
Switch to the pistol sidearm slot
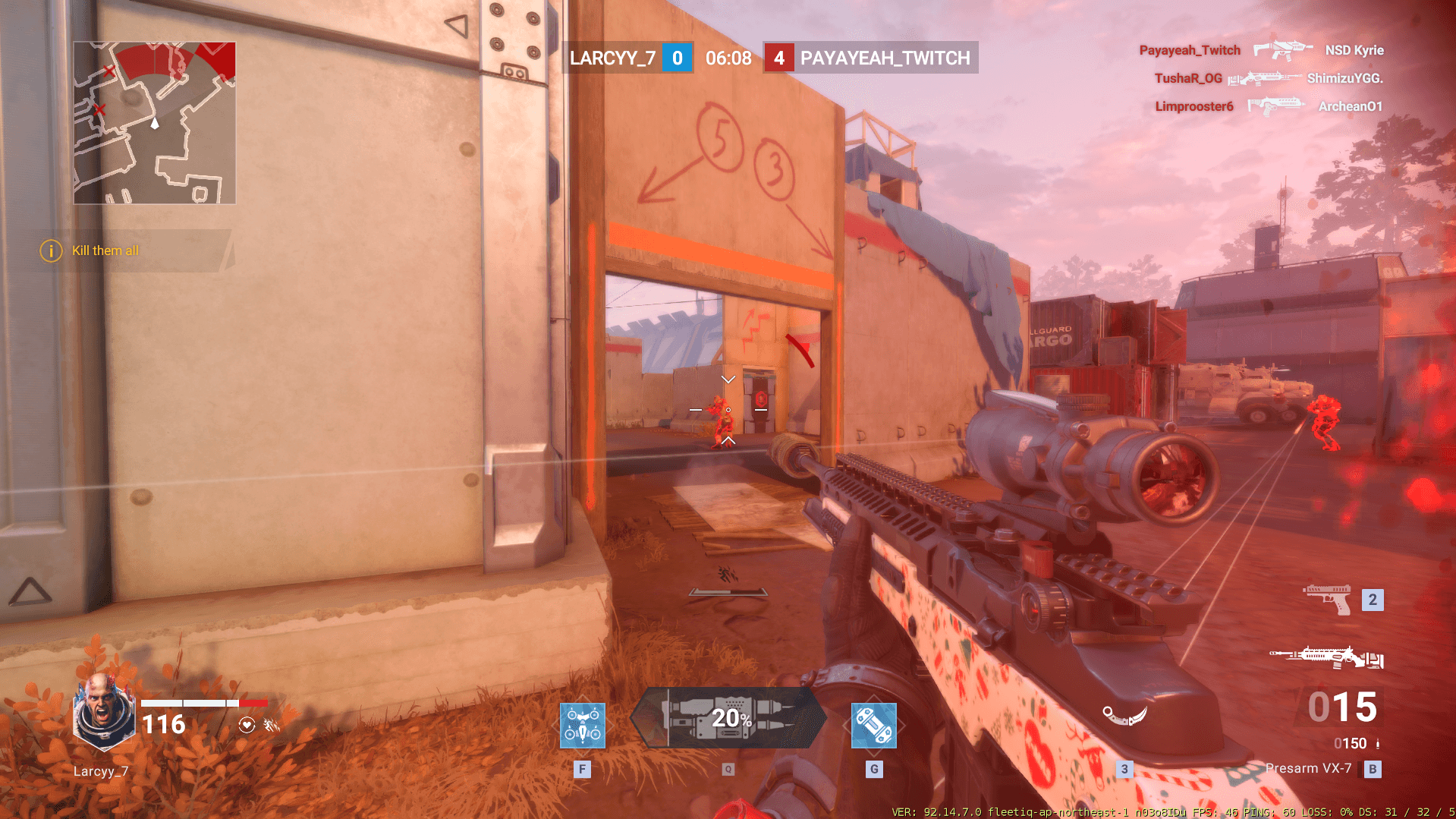pos(1327,600)
